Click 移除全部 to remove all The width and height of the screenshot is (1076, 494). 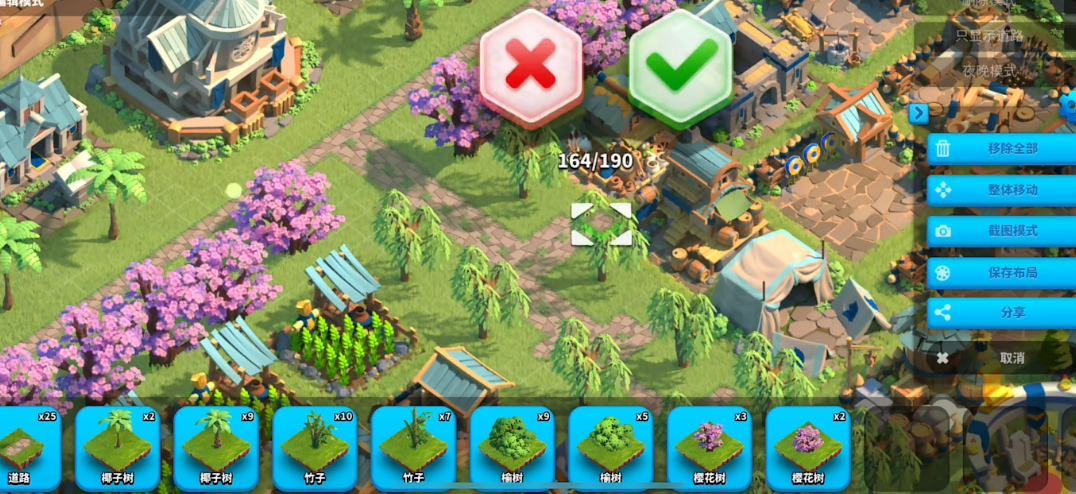point(1001,149)
